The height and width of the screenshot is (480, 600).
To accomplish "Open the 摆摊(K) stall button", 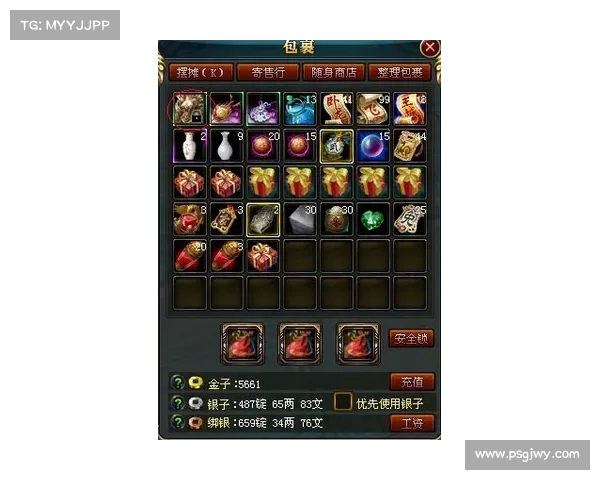I will (x=203, y=72).
